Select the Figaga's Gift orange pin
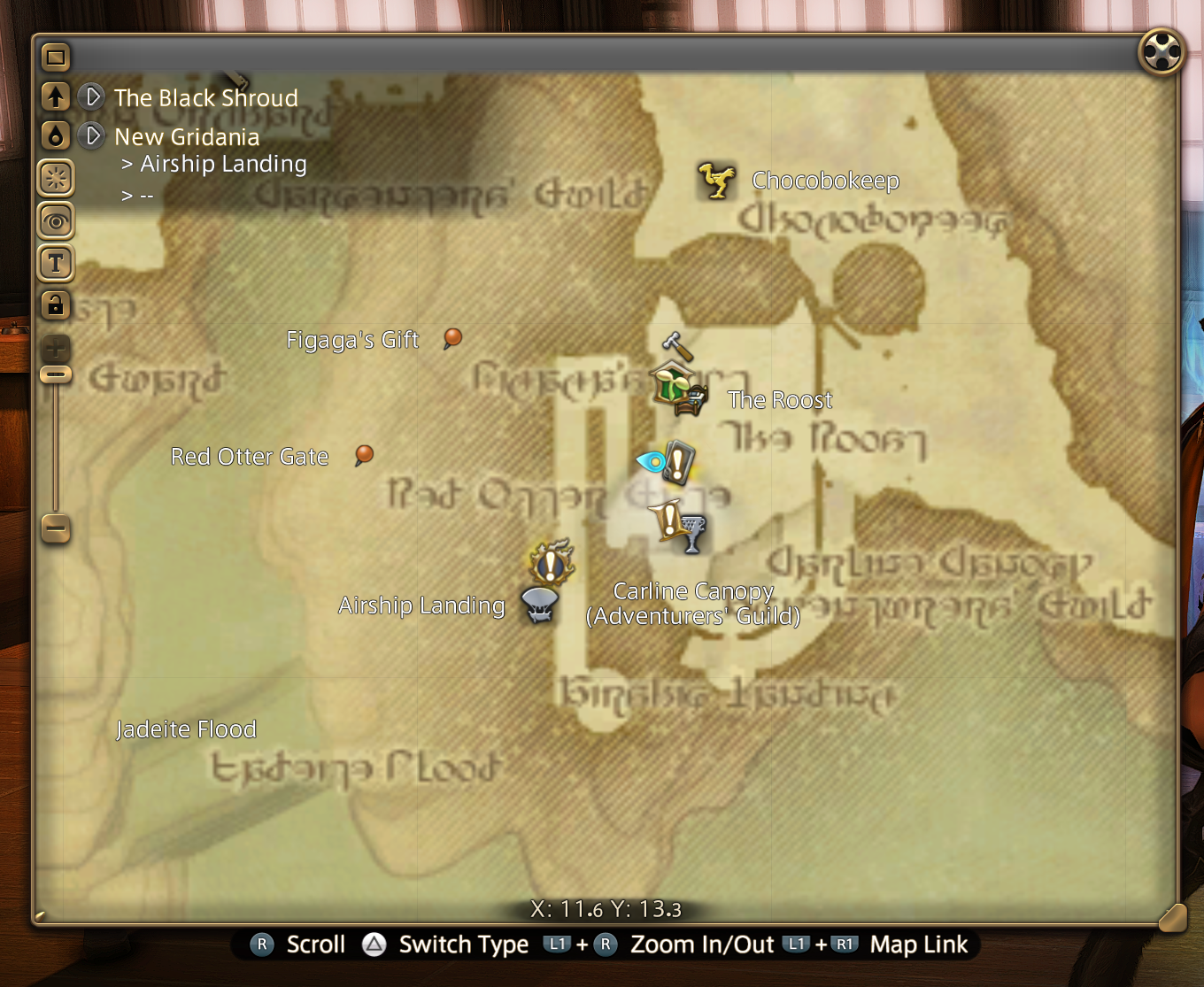The image size is (1204, 987). pos(452,338)
